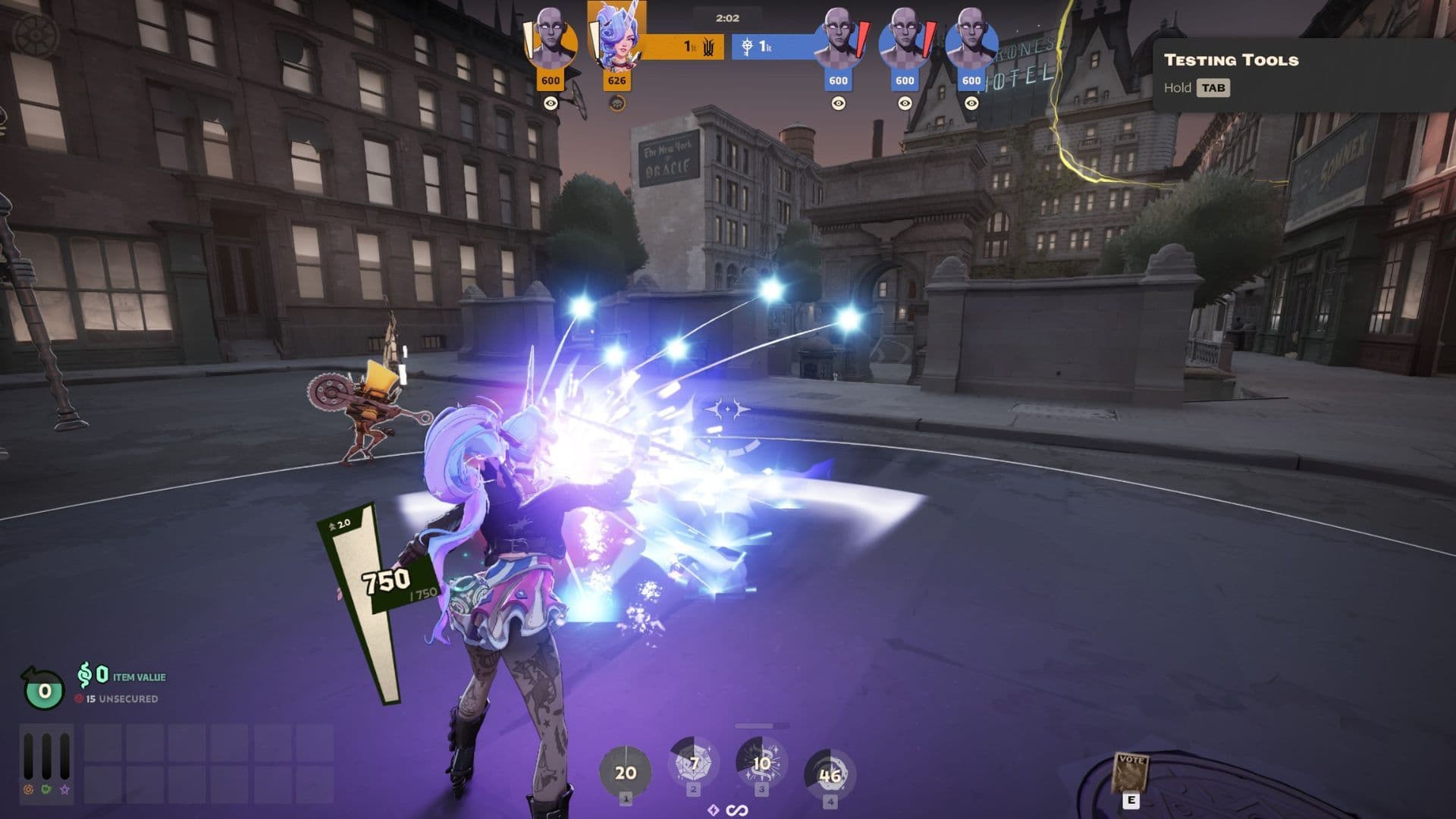Select the orange weapon flex slot icon
The height and width of the screenshot is (819, 1456).
coord(28,791)
